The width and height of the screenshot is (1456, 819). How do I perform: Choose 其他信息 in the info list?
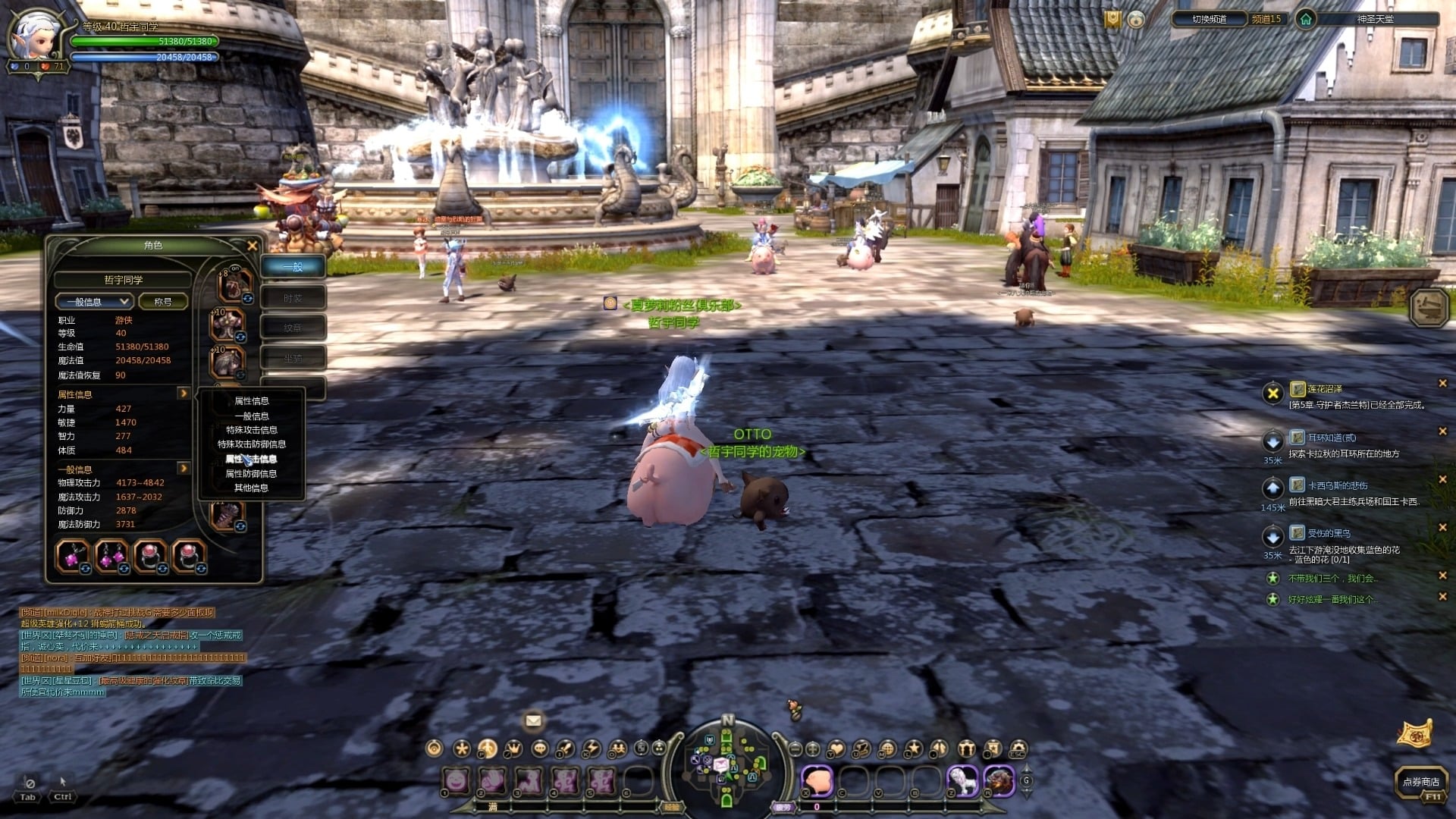tap(252, 488)
